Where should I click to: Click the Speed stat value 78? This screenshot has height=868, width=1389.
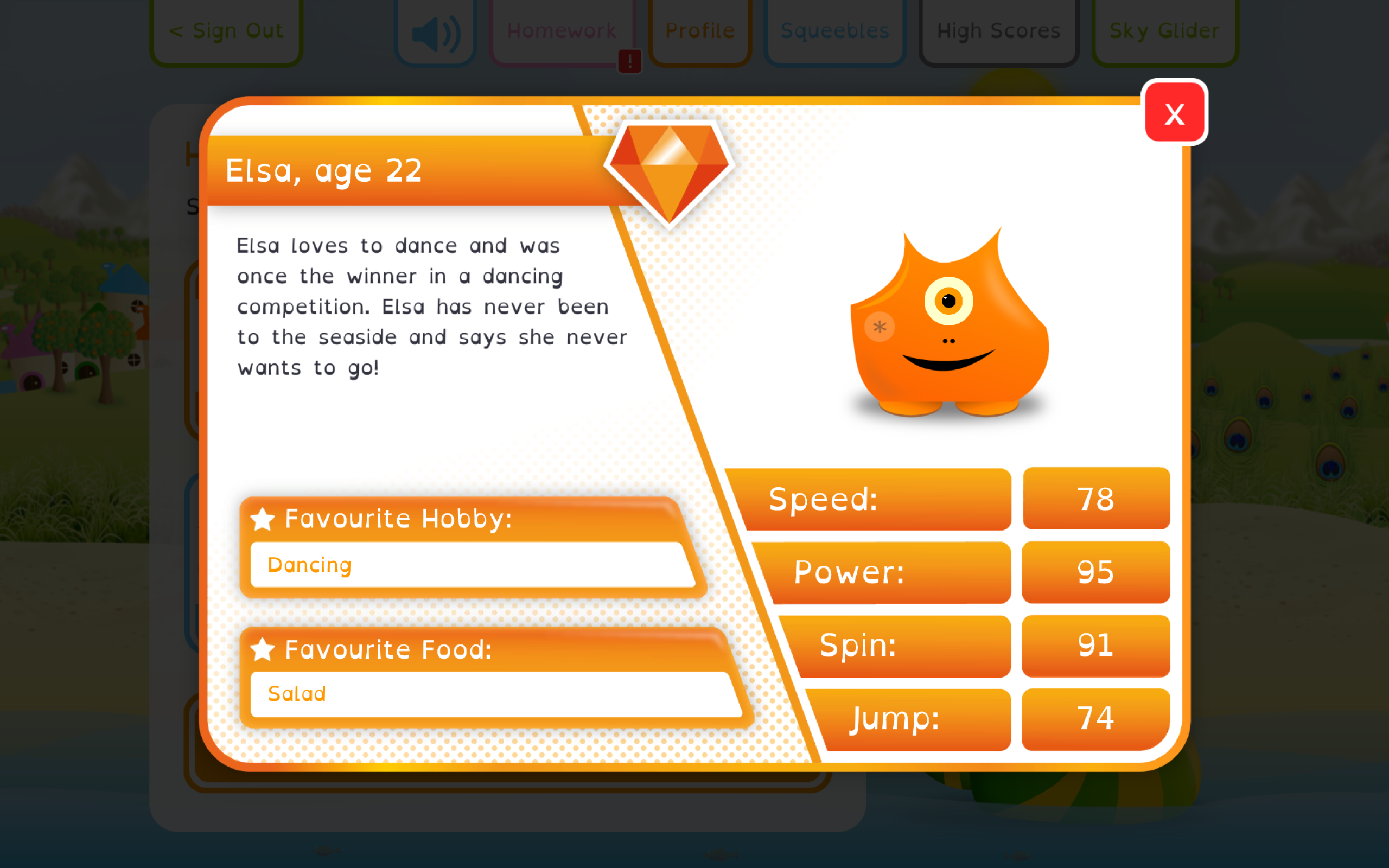tap(1095, 499)
